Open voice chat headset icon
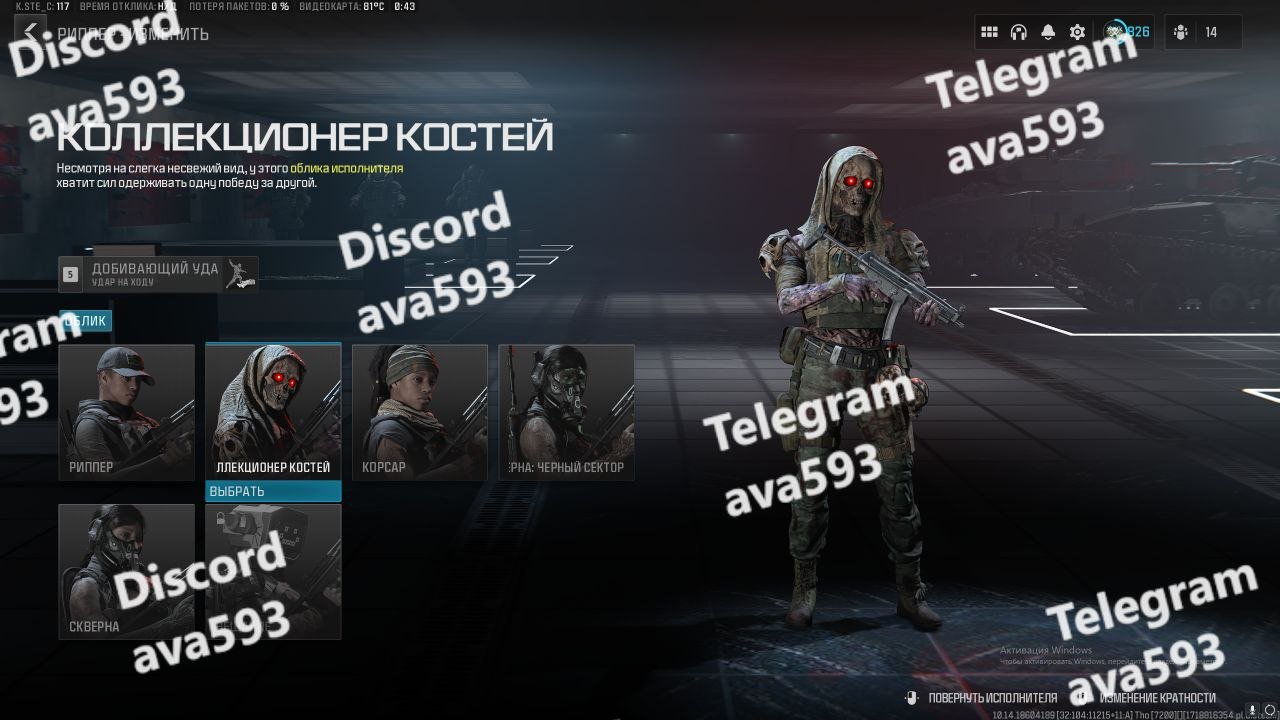1280x720 pixels. [1018, 32]
